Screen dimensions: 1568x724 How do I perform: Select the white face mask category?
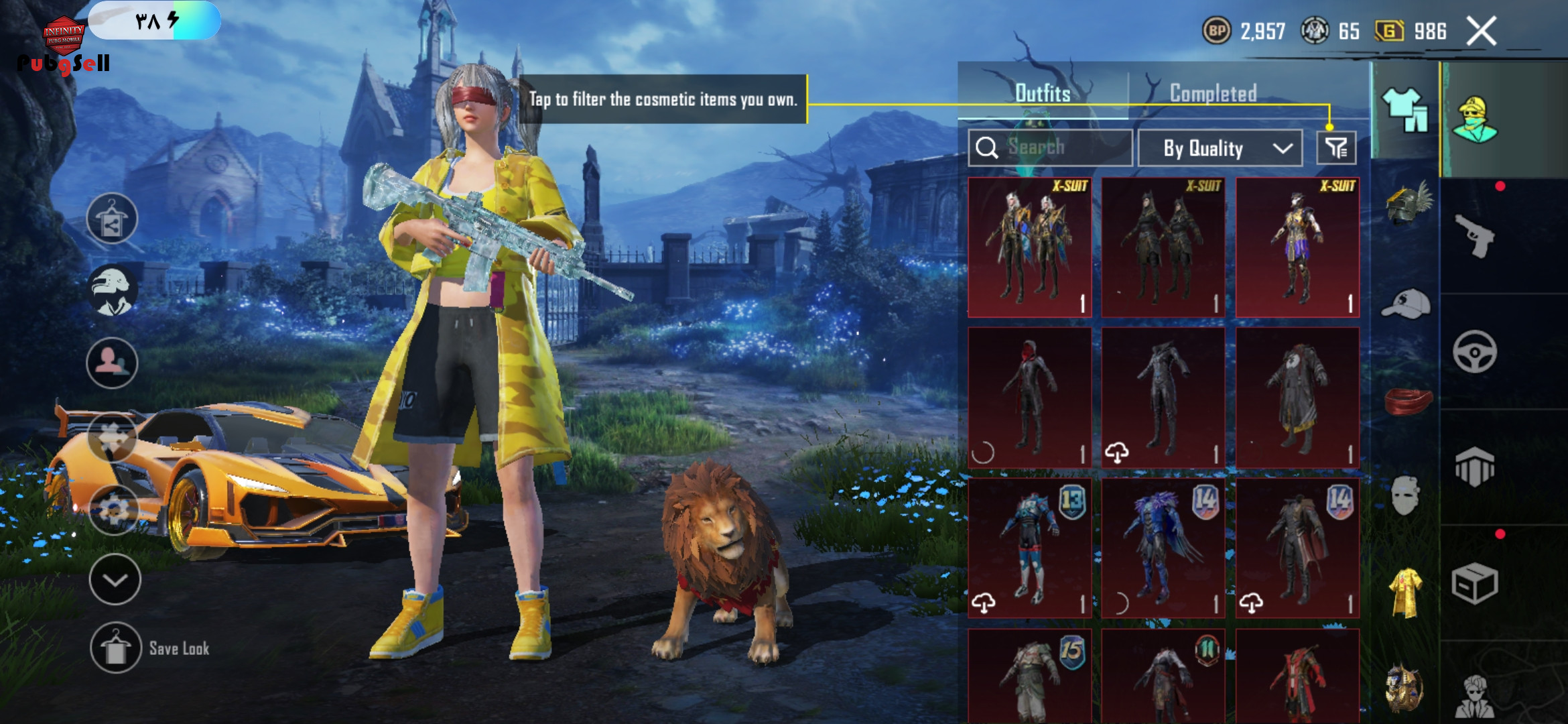point(1405,496)
